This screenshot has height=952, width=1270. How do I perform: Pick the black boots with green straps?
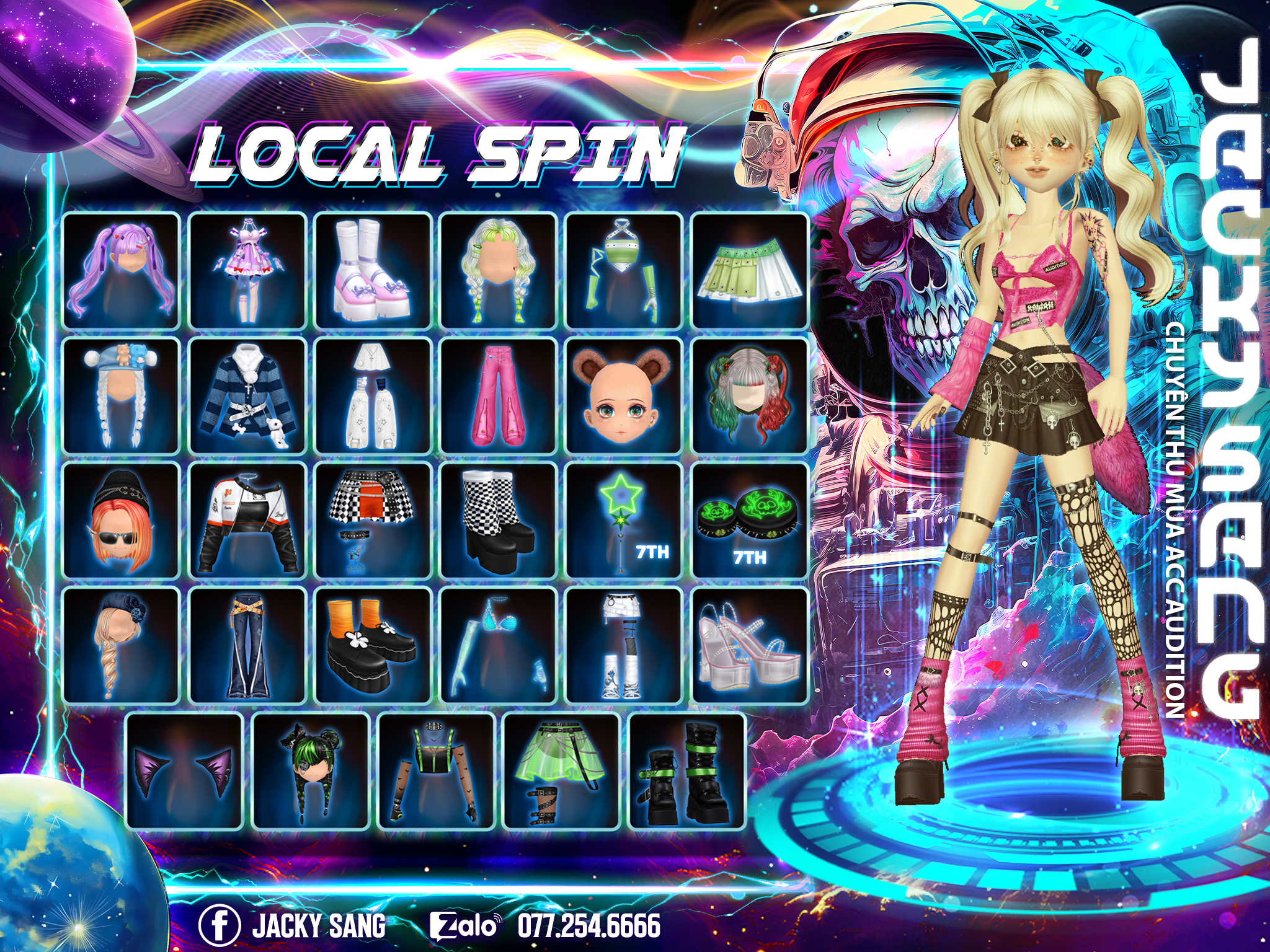[x=686, y=771]
